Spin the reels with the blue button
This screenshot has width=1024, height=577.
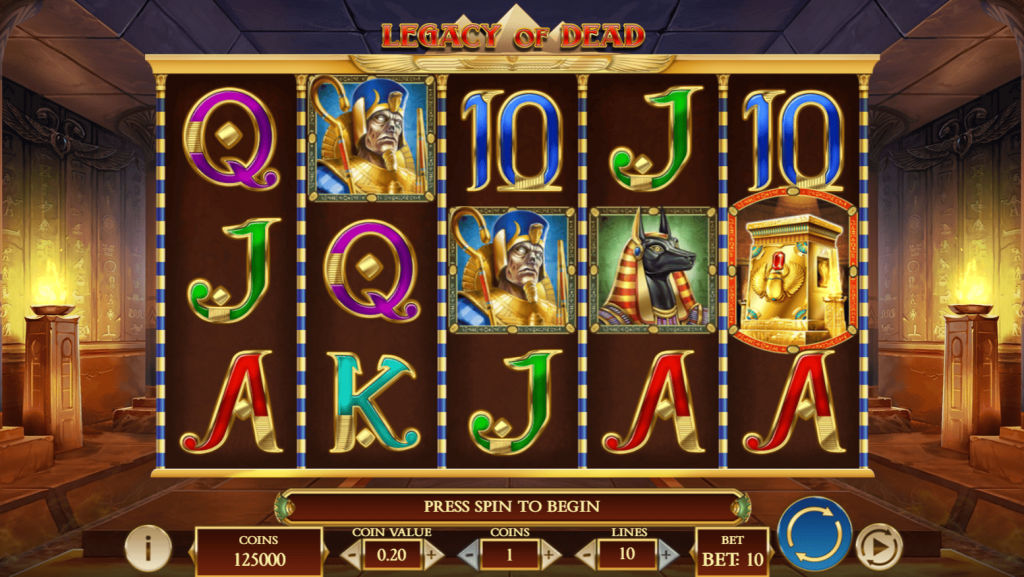[x=814, y=534]
